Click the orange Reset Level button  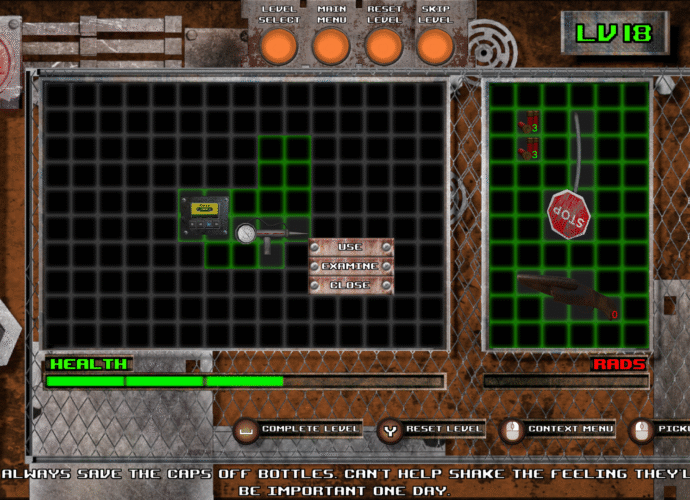click(384, 45)
